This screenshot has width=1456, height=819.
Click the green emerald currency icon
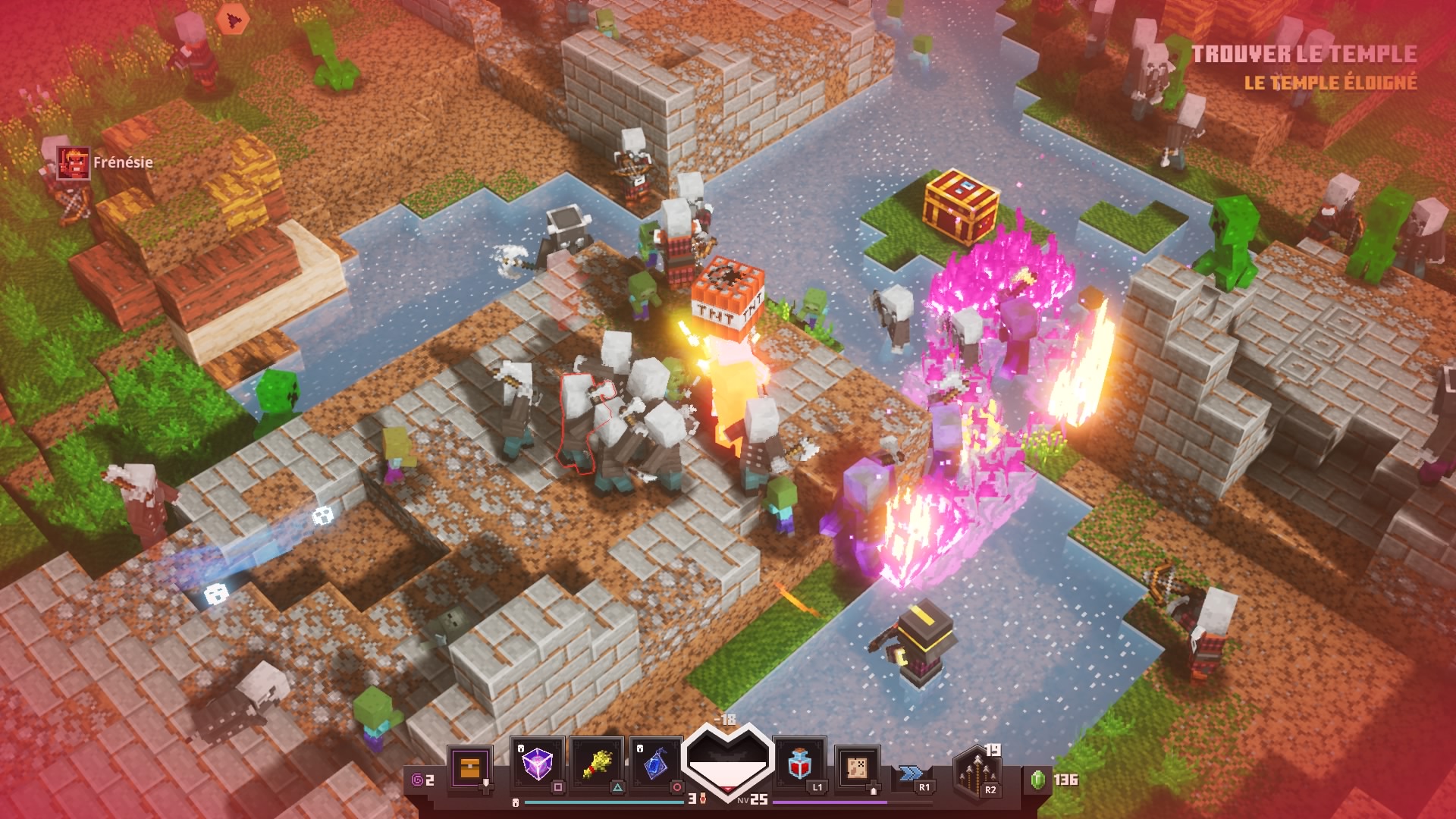[x=1038, y=779]
